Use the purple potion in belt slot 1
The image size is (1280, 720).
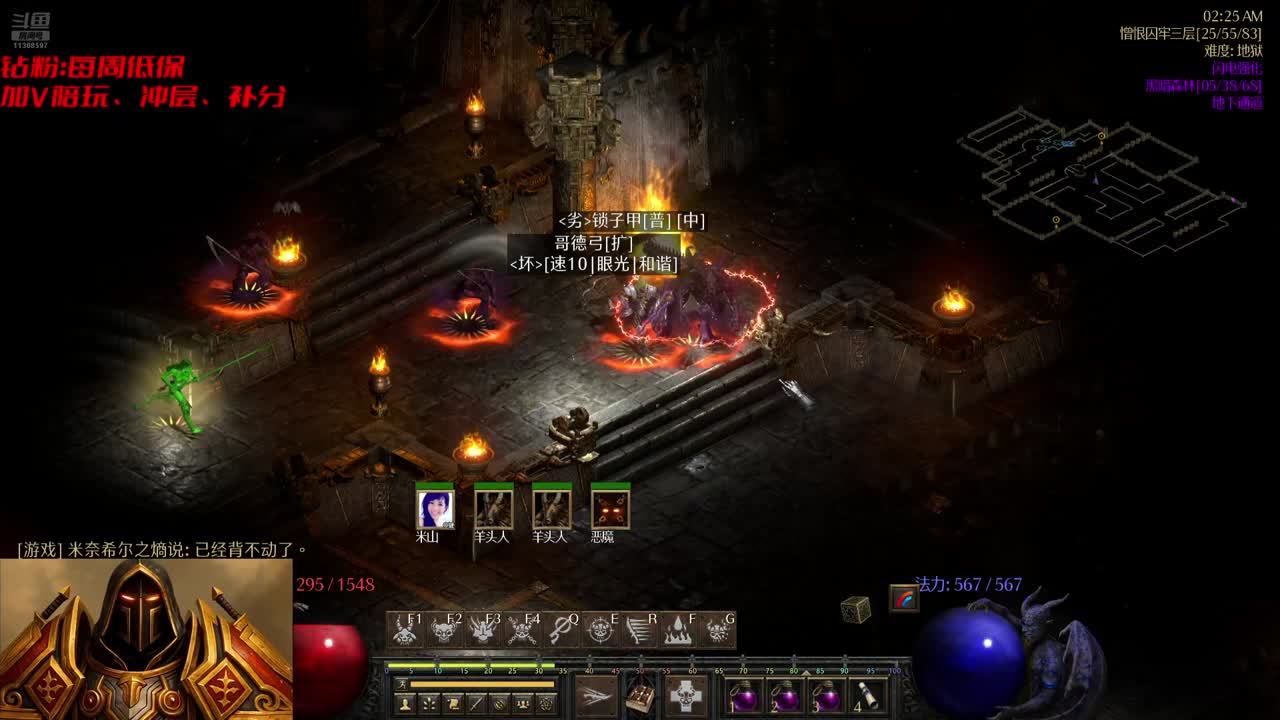click(744, 696)
